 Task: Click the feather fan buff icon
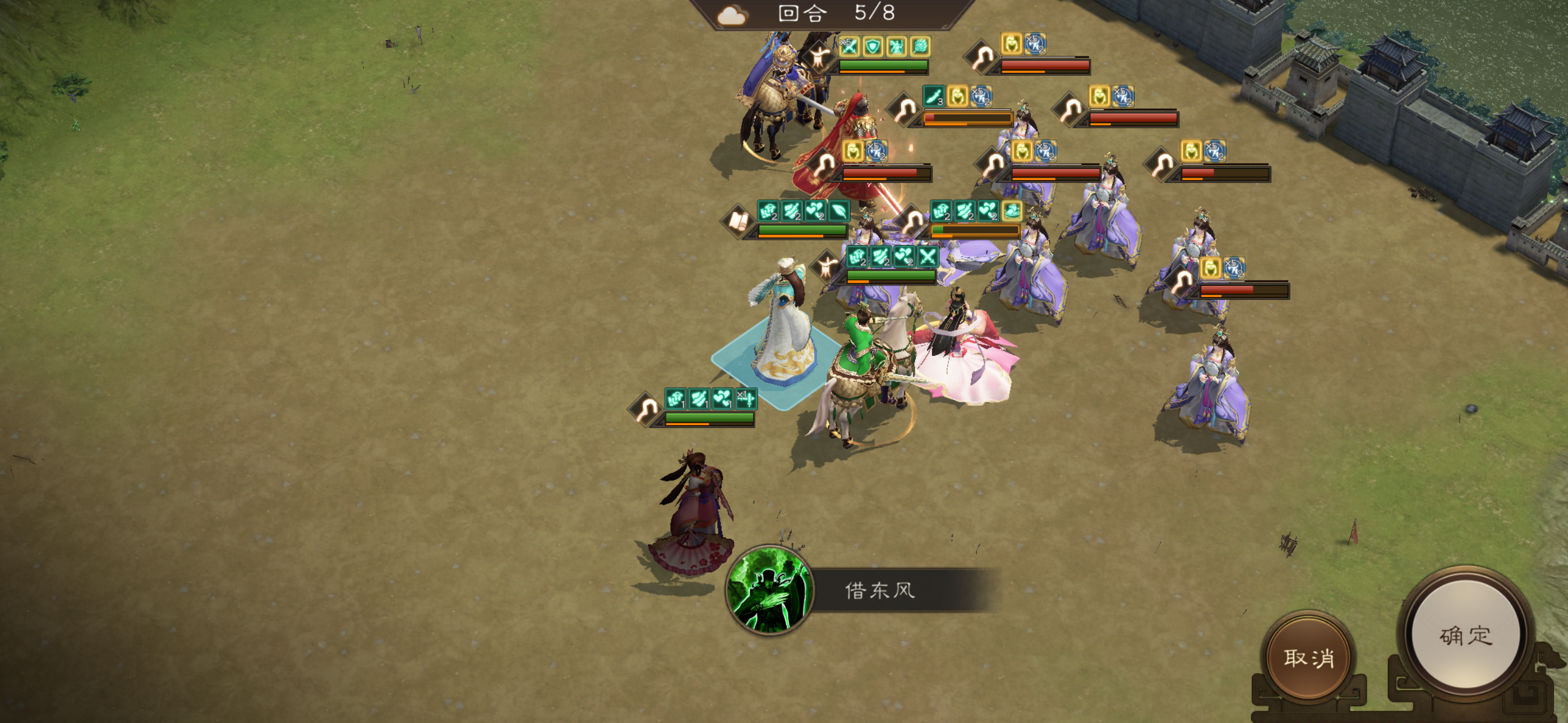(919, 47)
